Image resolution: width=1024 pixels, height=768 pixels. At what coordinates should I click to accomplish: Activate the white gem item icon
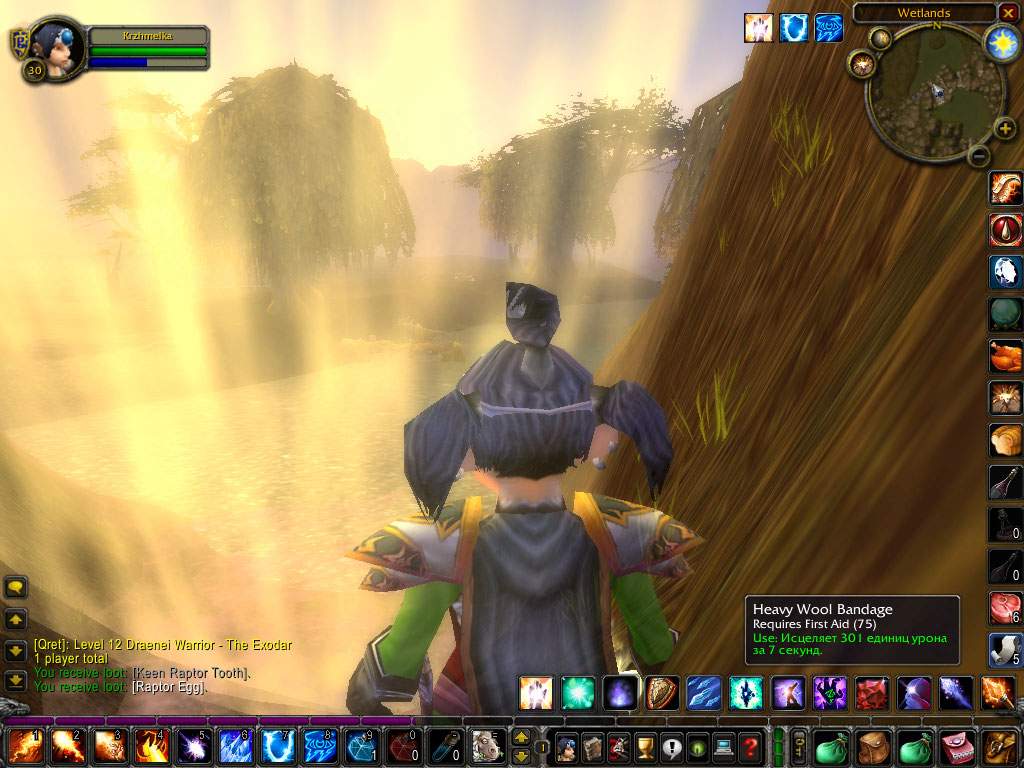pos(1005,272)
